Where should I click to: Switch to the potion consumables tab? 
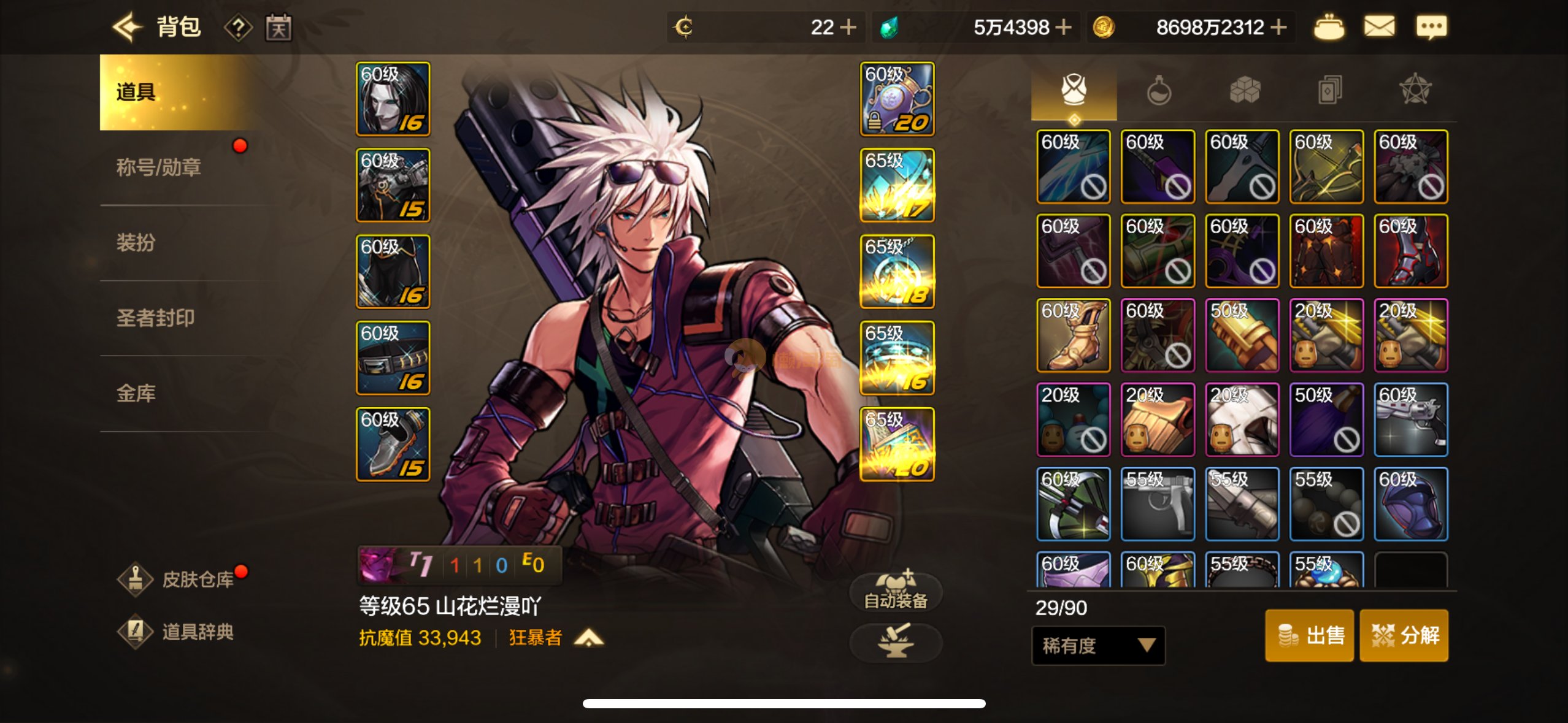pos(1159,91)
